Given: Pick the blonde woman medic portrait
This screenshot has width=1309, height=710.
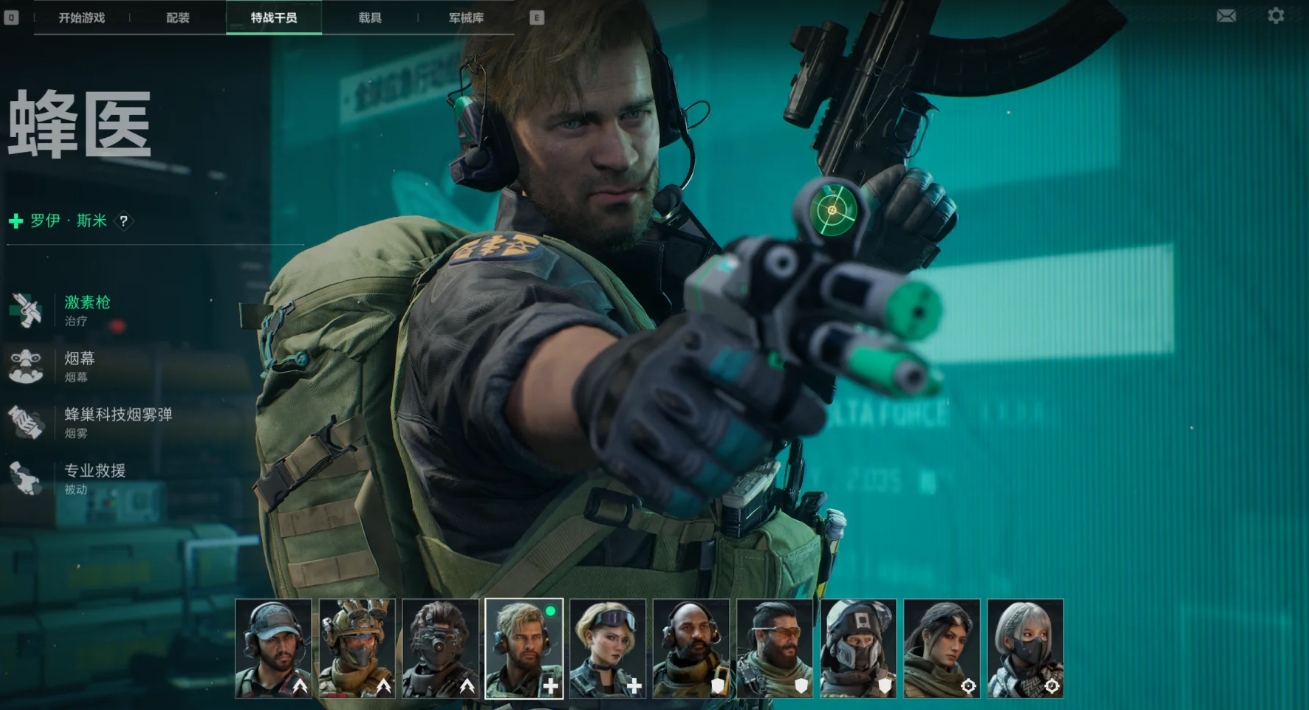Looking at the screenshot, I should click(608, 648).
